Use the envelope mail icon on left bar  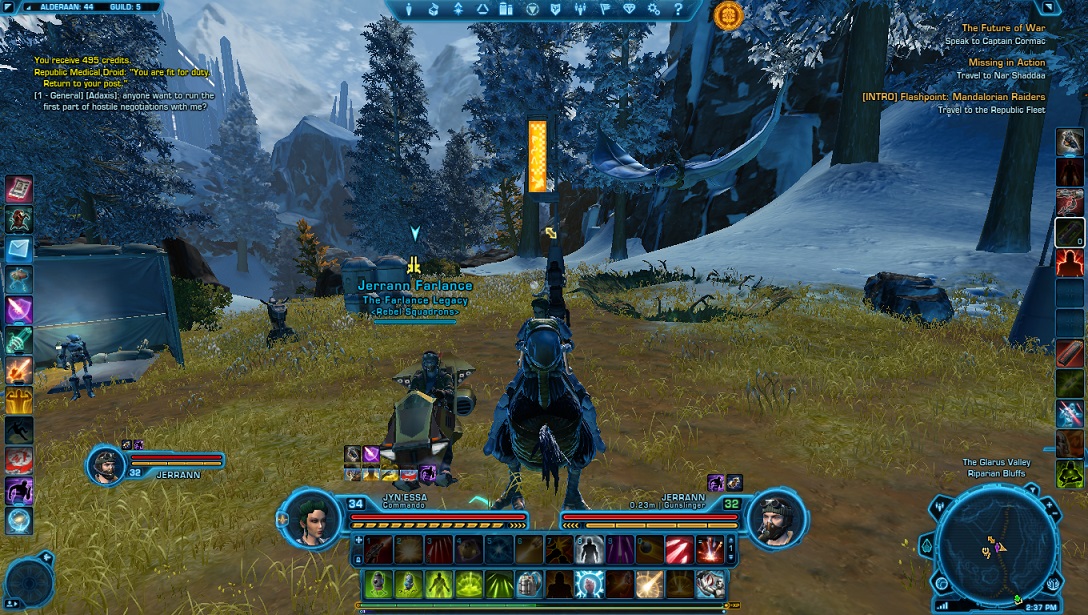pos(19,249)
